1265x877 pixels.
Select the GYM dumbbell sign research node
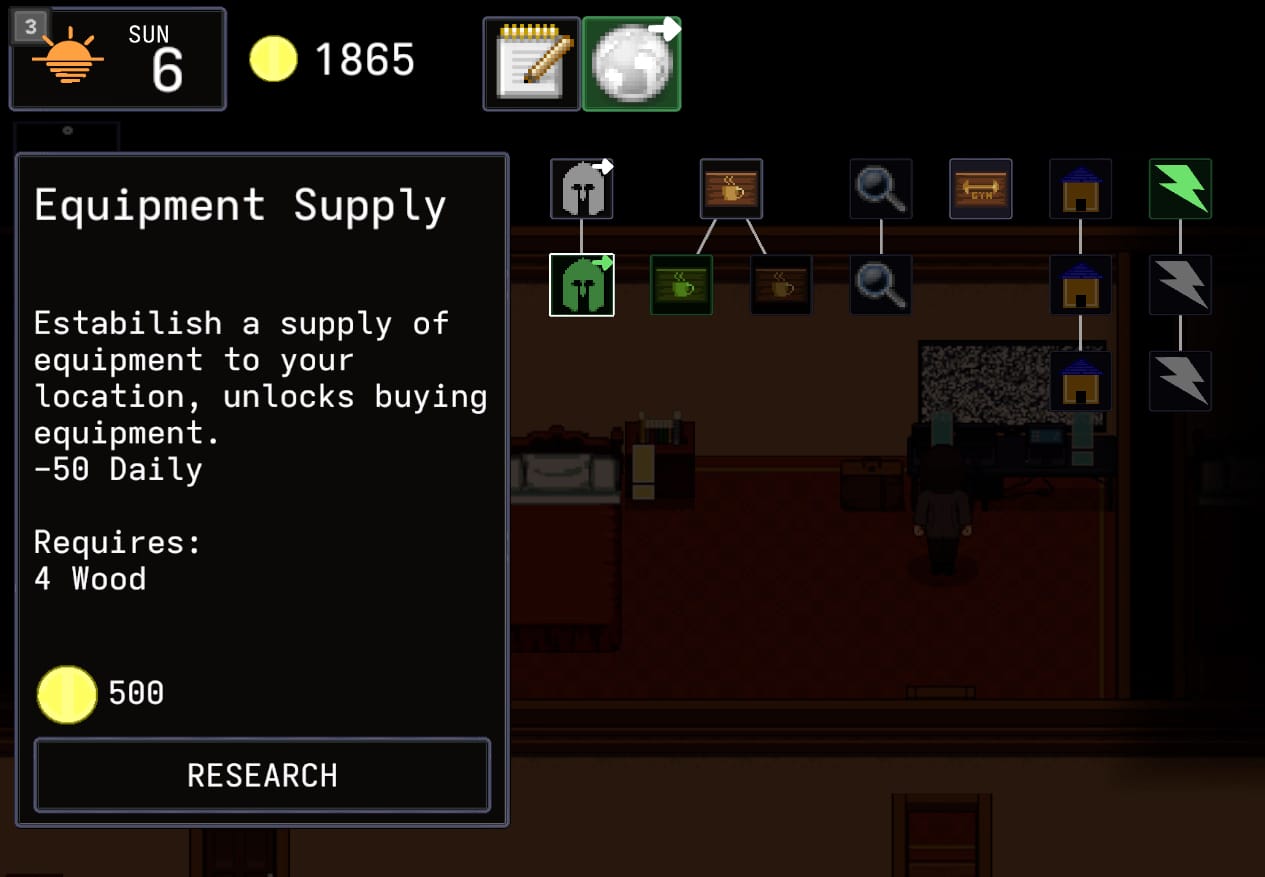click(x=980, y=189)
